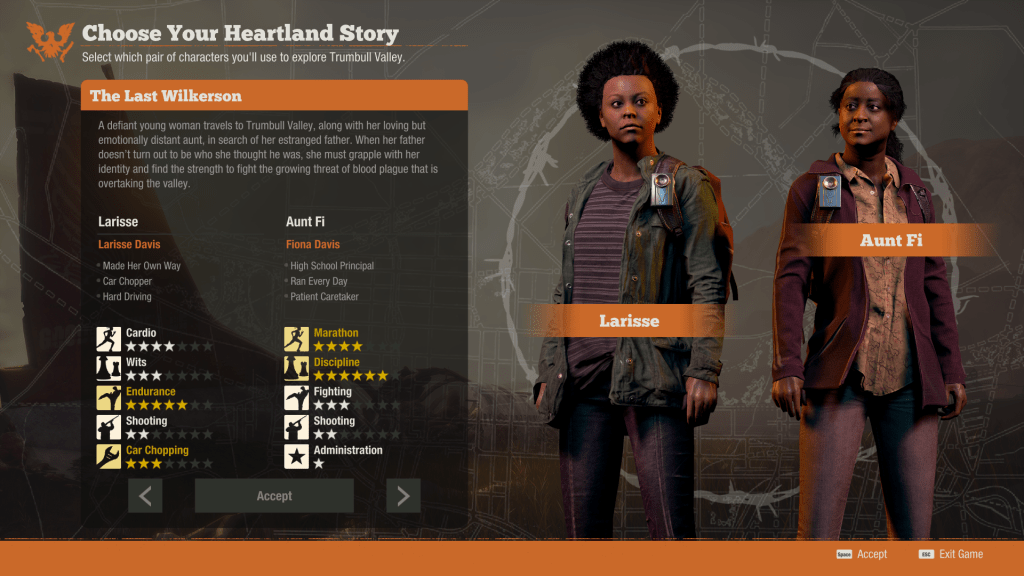Go to the previous story with the left arrow
Image resolution: width=1024 pixels, height=576 pixels.
(x=145, y=496)
